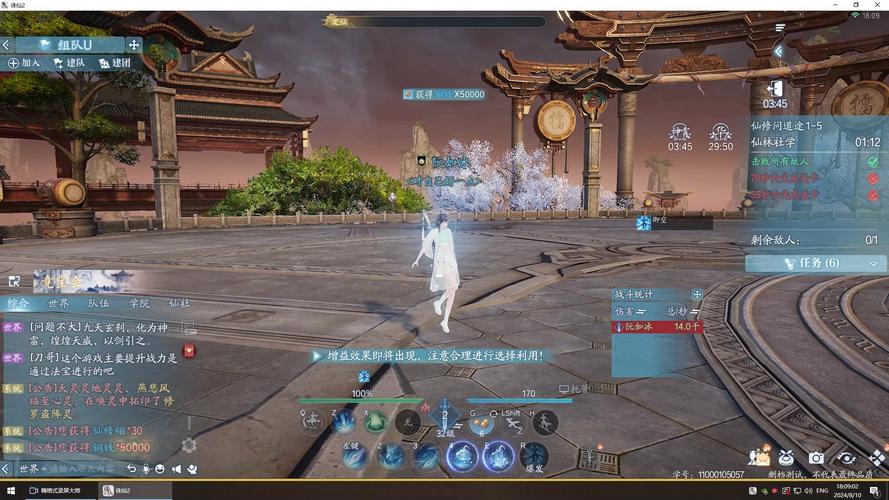The height and width of the screenshot is (500, 889).
Task: Switch chat to the 队伍 tab
Action: coord(99,303)
